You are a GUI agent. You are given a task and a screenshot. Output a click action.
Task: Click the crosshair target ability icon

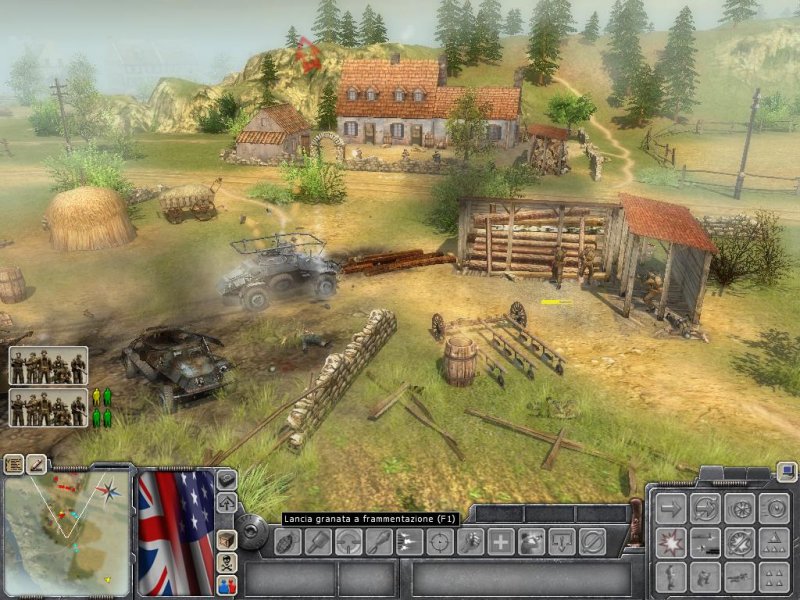(439, 542)
